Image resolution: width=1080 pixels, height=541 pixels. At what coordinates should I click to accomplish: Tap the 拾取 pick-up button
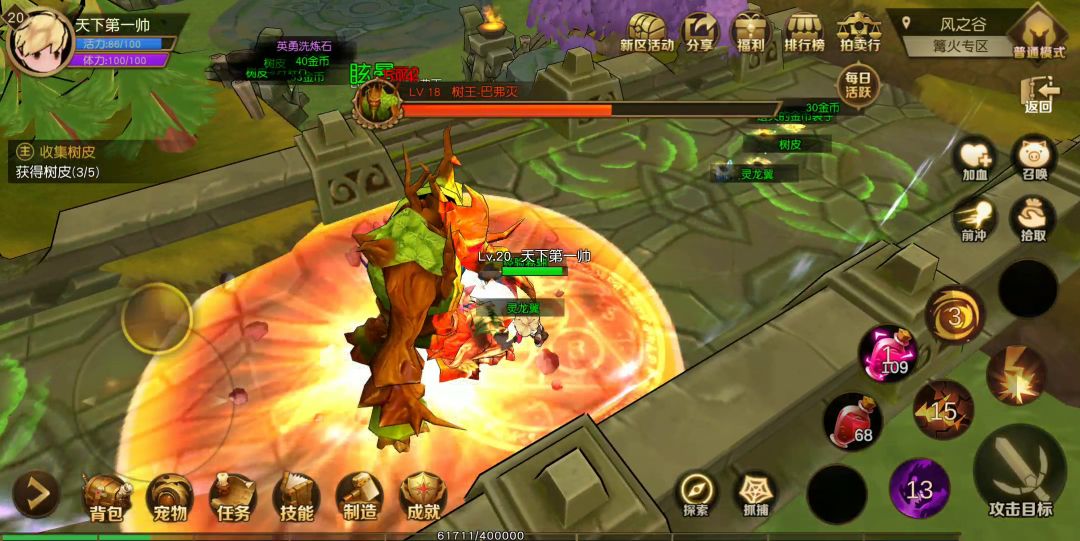[1034, 219]
